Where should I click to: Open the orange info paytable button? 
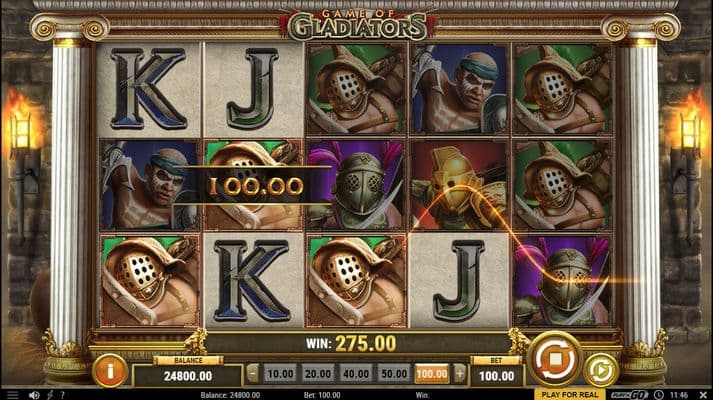pyautogui.click(x=109, y=370)
